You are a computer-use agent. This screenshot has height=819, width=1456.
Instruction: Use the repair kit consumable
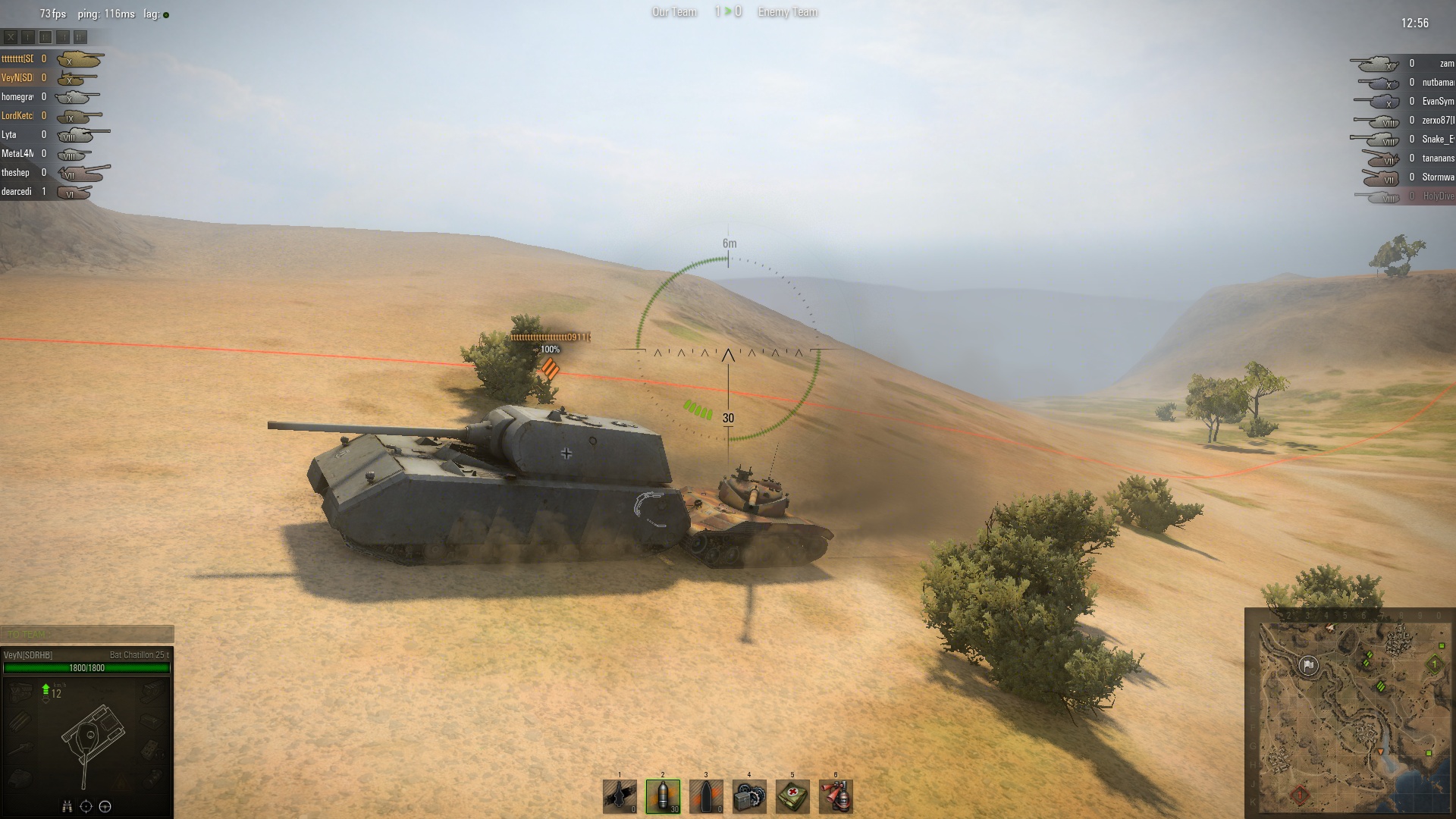(749, 796)
